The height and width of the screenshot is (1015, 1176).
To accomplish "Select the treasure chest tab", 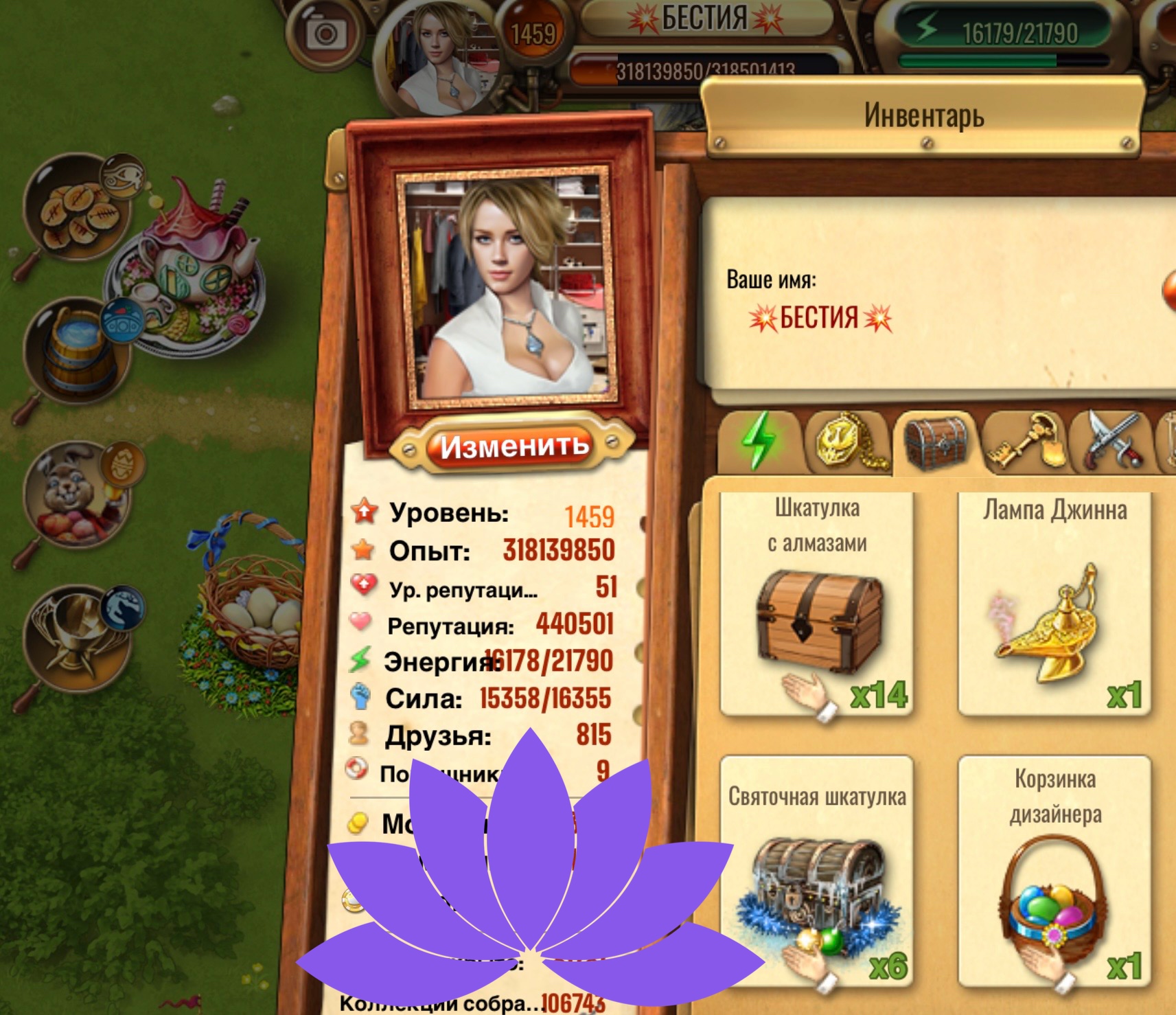I will coord(936,443).
